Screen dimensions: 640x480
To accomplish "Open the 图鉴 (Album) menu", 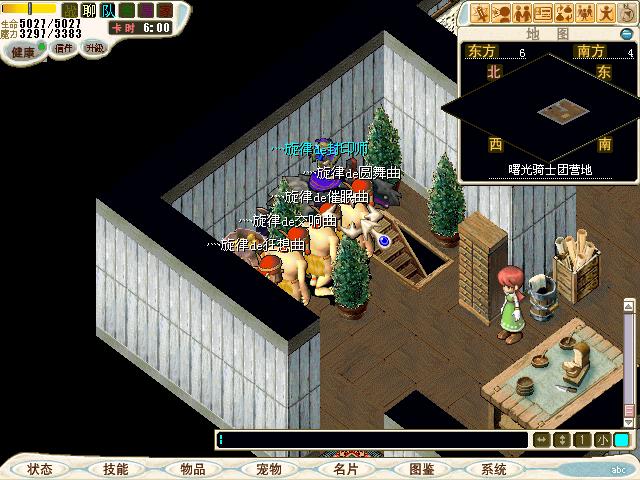I will (x=421, y=469).
